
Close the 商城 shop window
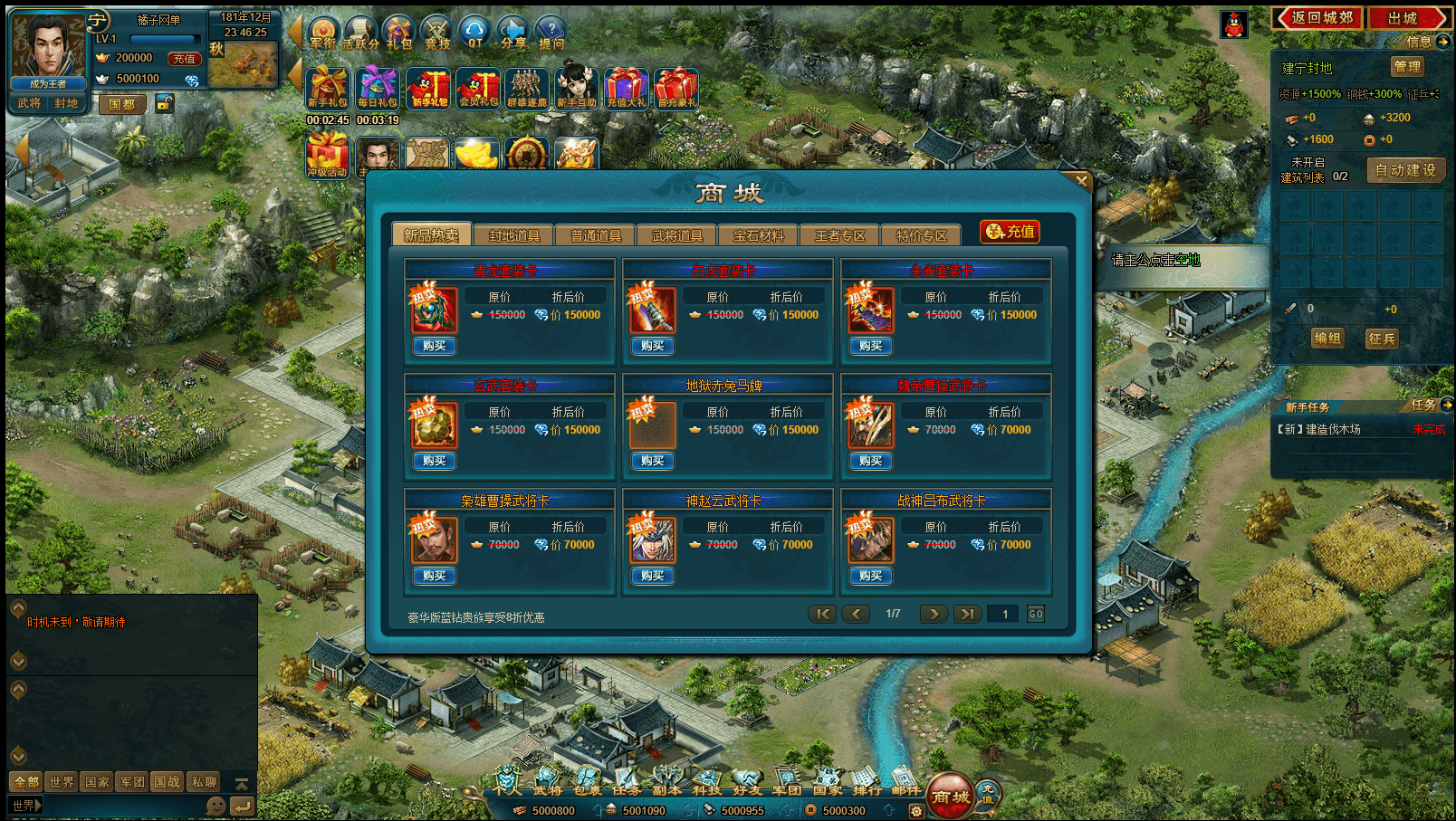1081,180
